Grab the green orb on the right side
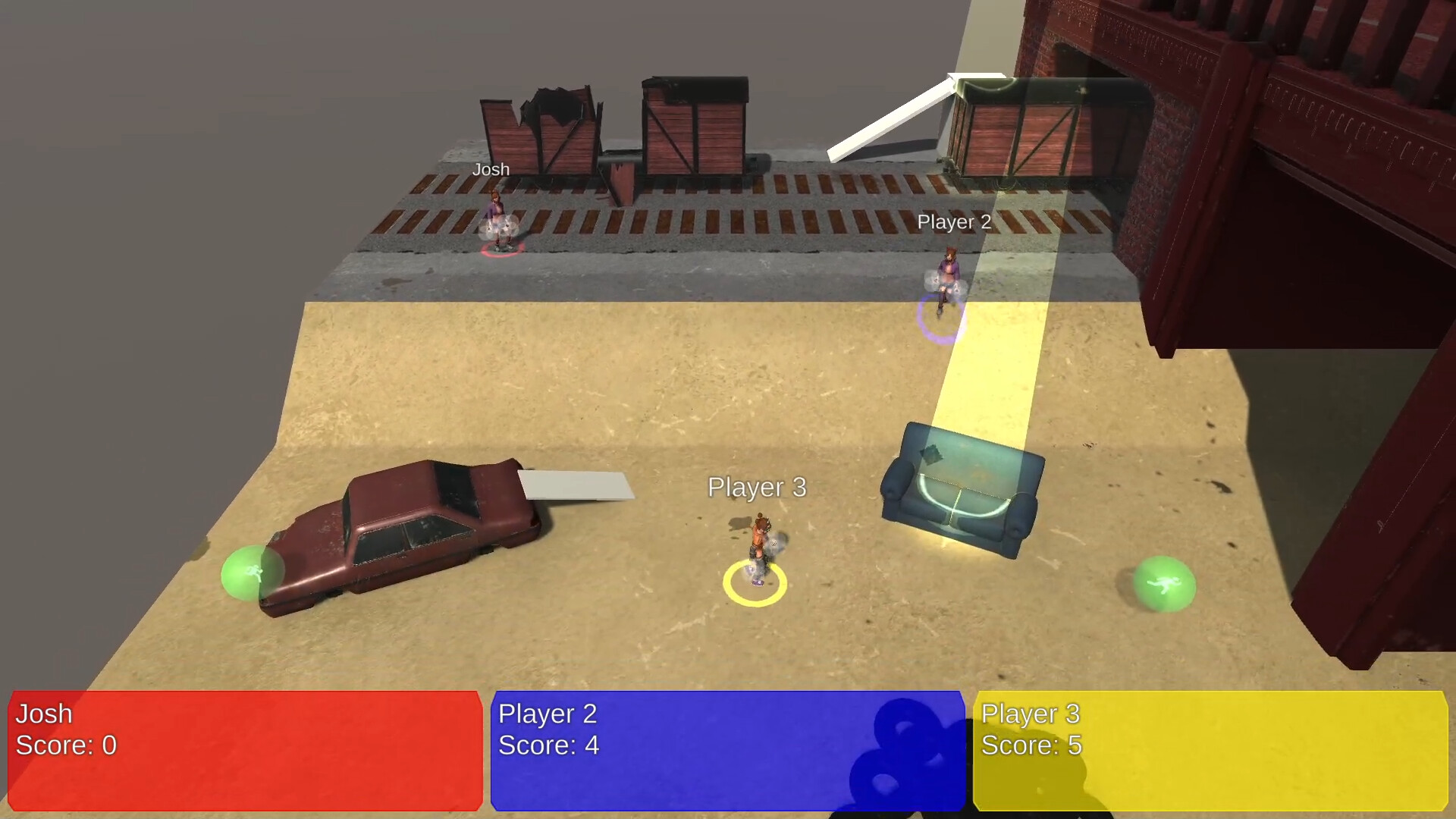 [x=1167, y=584]
